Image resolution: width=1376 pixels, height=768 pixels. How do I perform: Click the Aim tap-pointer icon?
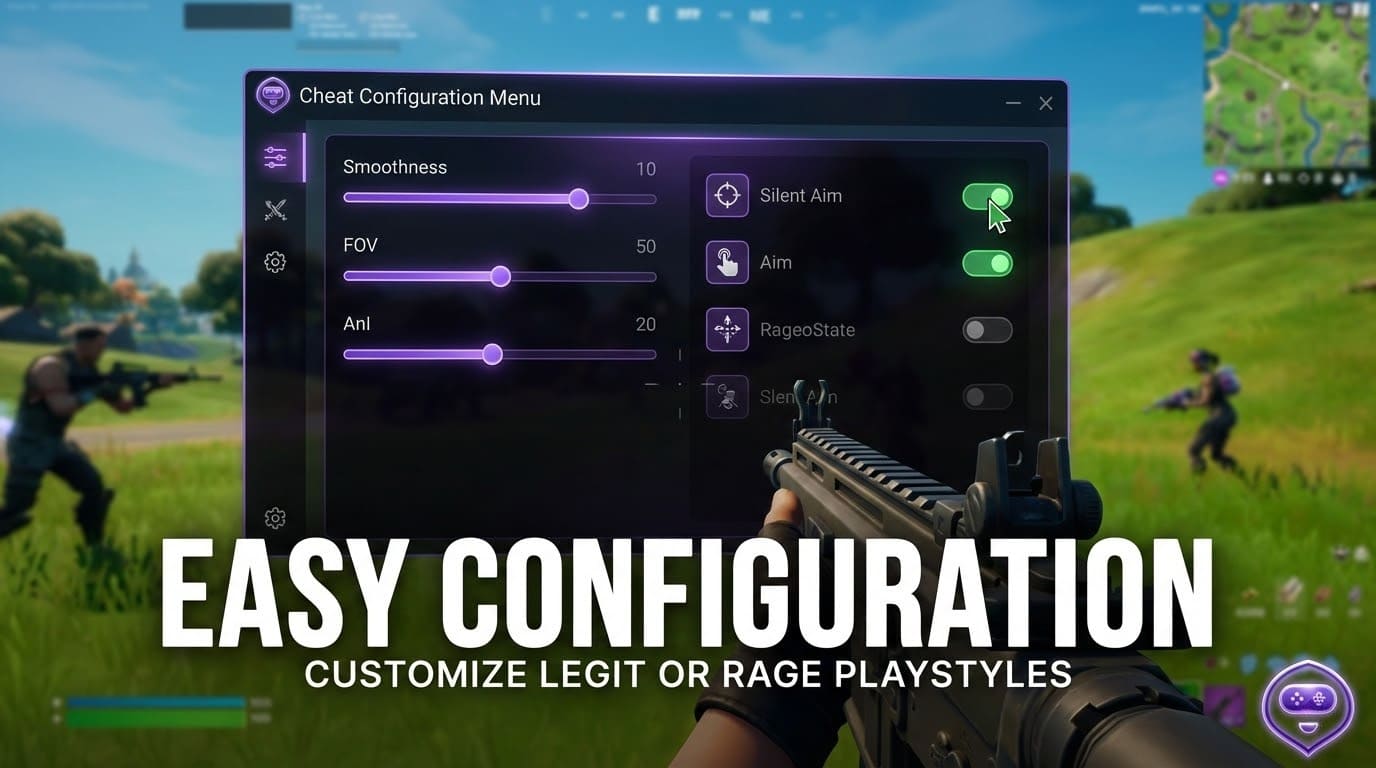tap(726, 262)
